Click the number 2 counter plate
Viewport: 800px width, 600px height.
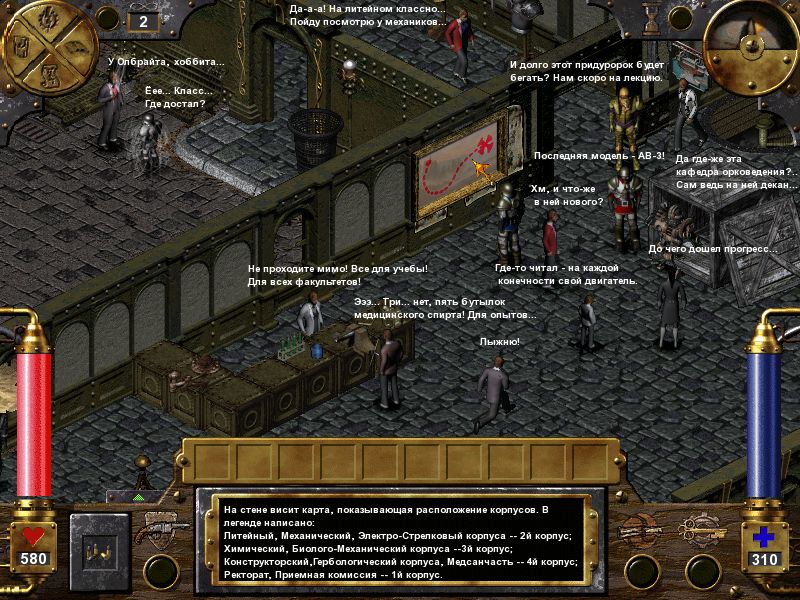coord(143,20)
